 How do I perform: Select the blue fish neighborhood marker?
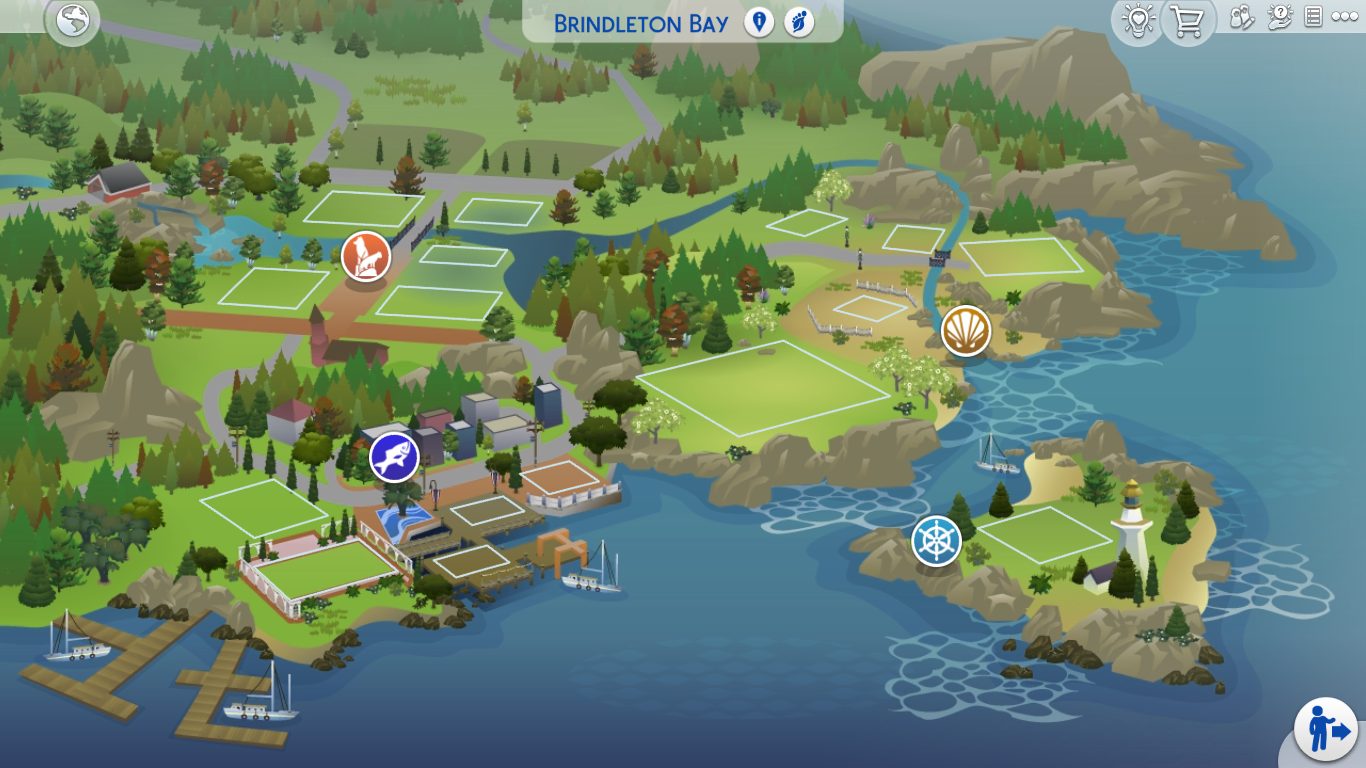[394, 458]
